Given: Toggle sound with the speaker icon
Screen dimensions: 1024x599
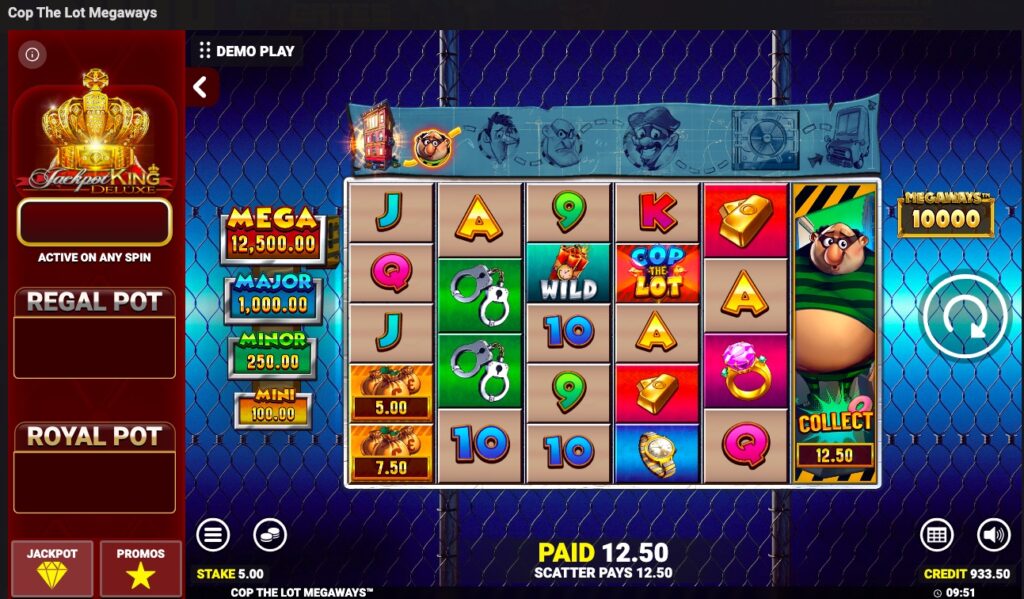Looking at the screenshot, I should click(993, 535).
